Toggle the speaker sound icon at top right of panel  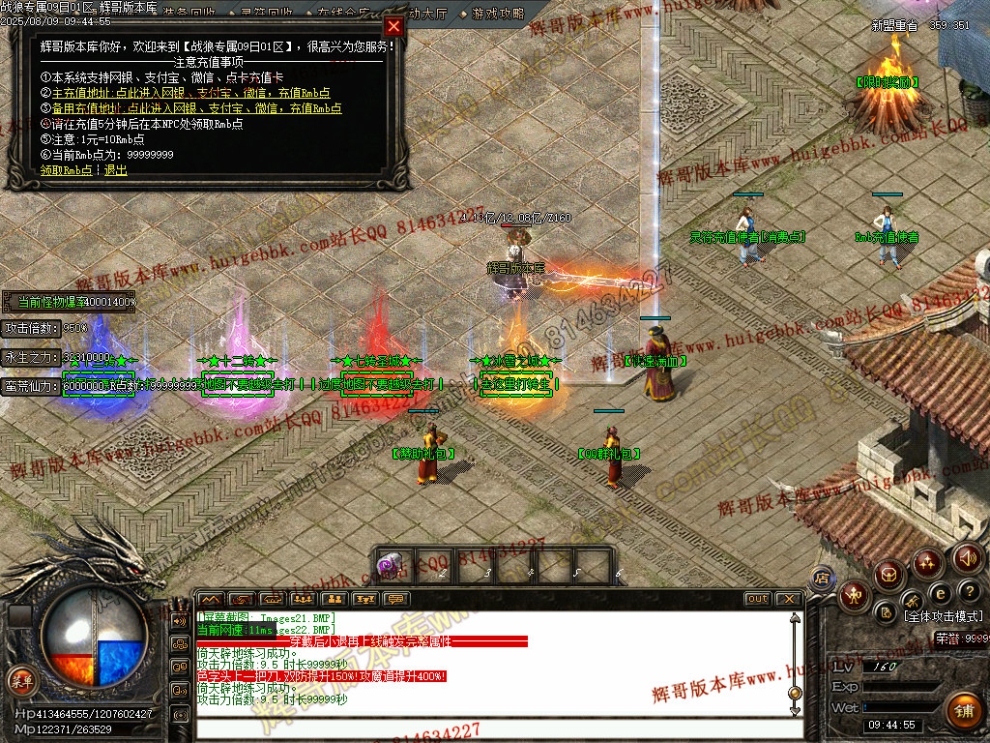click(x=967, y=557)
